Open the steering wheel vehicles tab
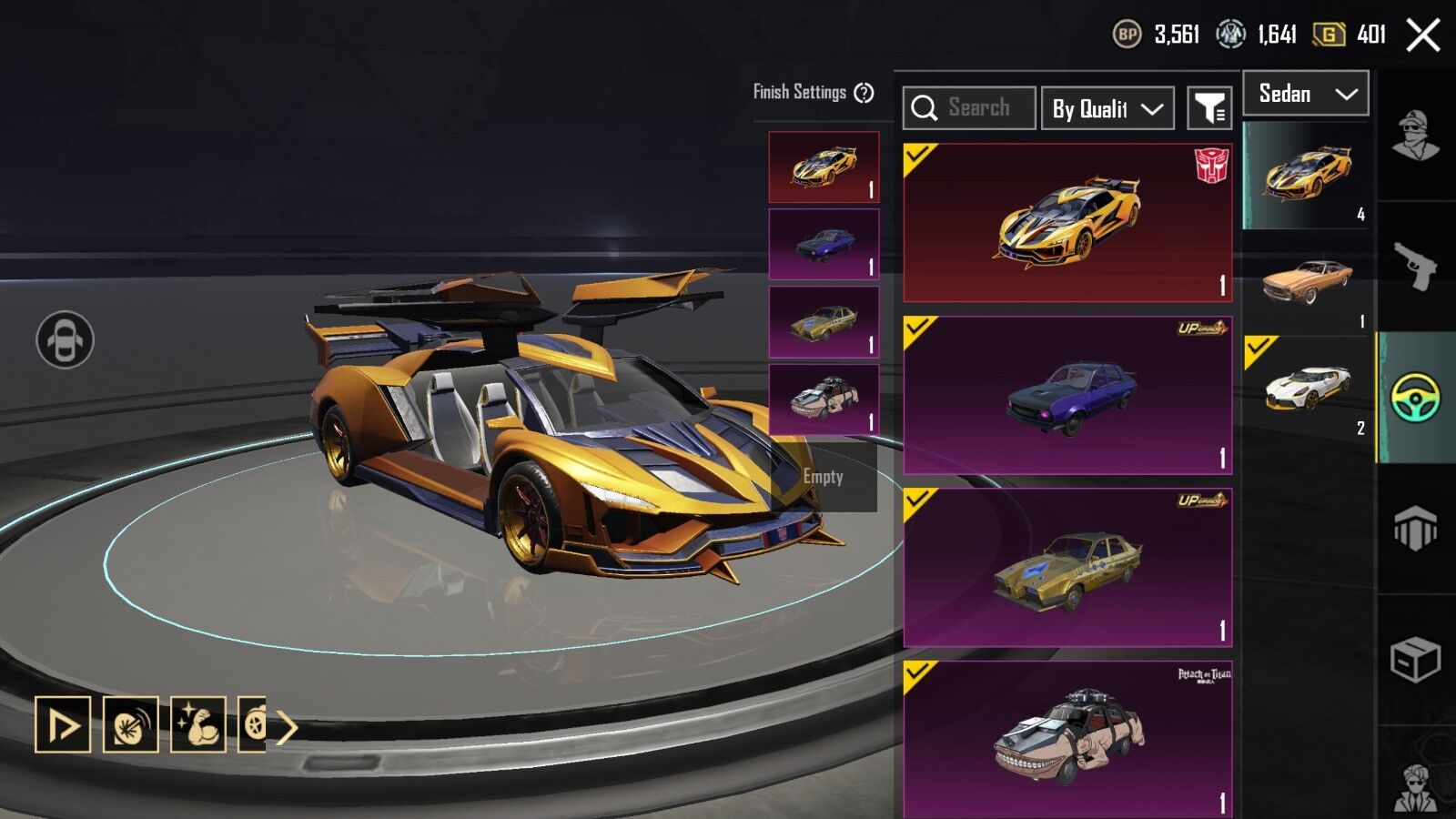Screen dimensions: 1456x819 (x=1415, y=398)
